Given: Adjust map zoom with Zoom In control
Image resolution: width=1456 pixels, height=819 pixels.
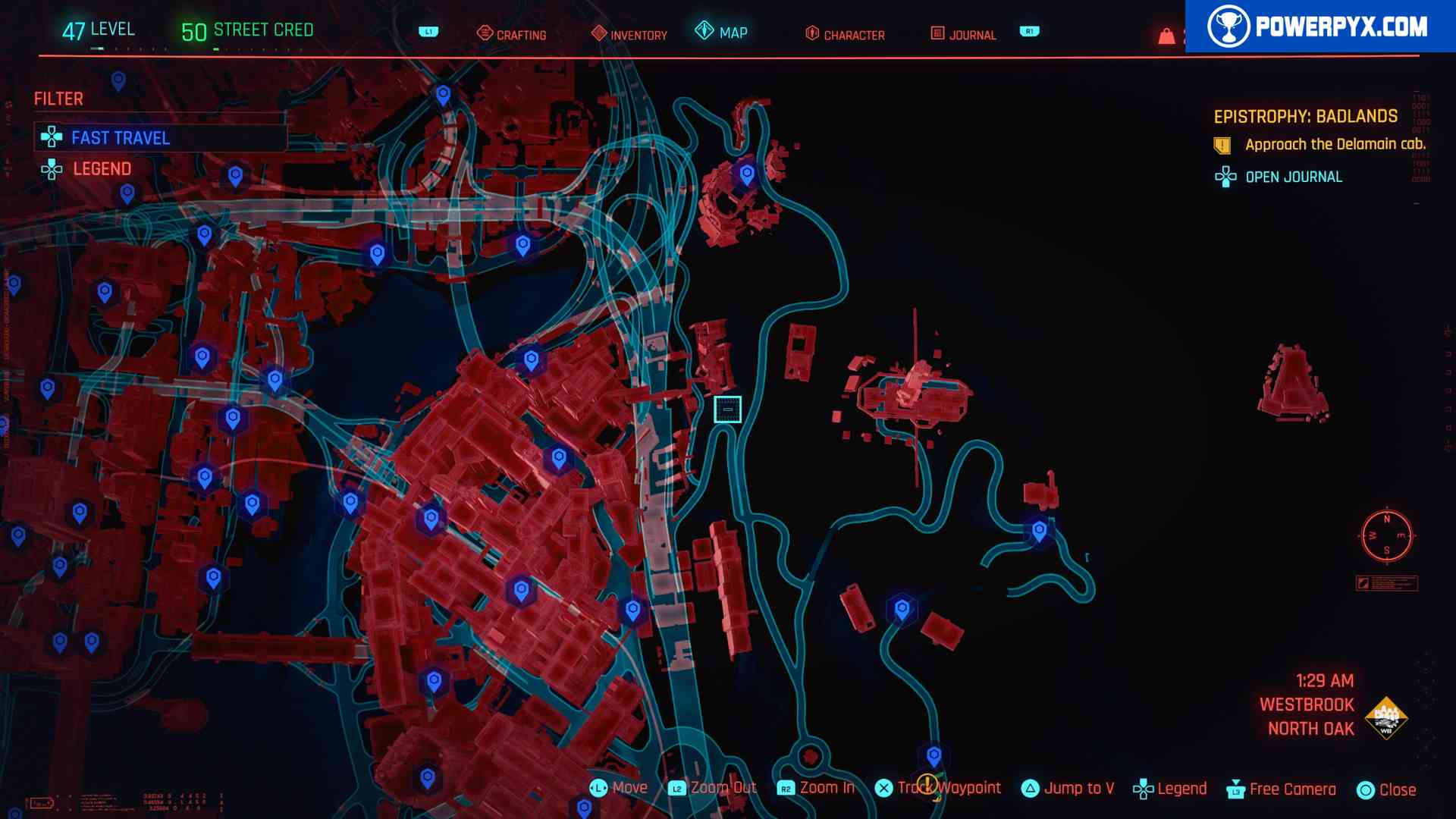Looking at the screenshot, I should tap(827, 788).
